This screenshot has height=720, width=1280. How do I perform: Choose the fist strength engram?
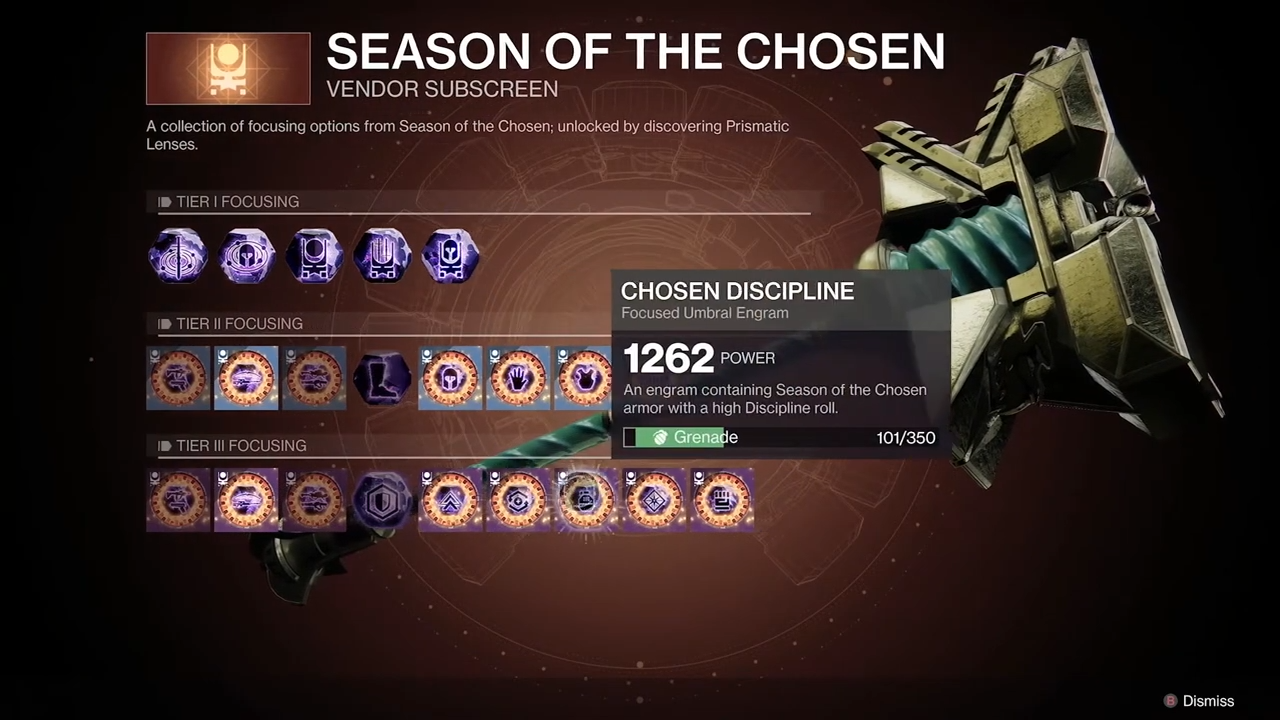coord(722,500)
